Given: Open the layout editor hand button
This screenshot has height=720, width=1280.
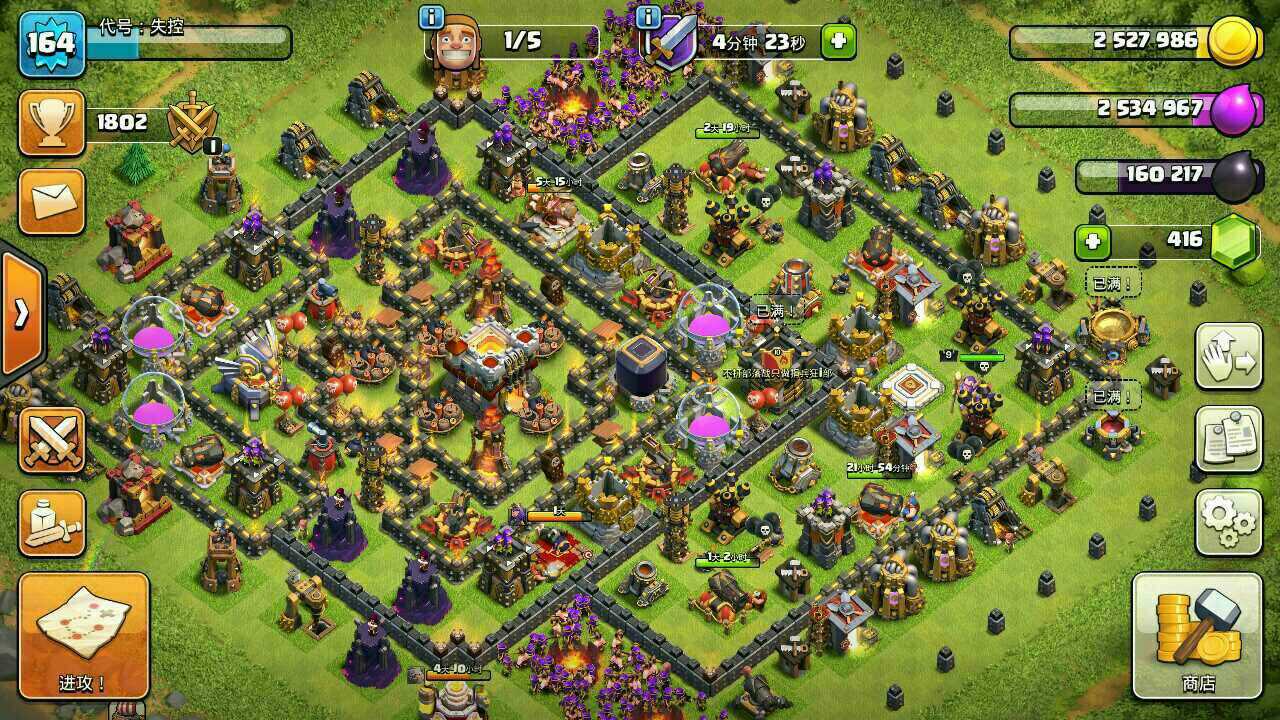Looking at the screenshot, I should point(1228,357).
